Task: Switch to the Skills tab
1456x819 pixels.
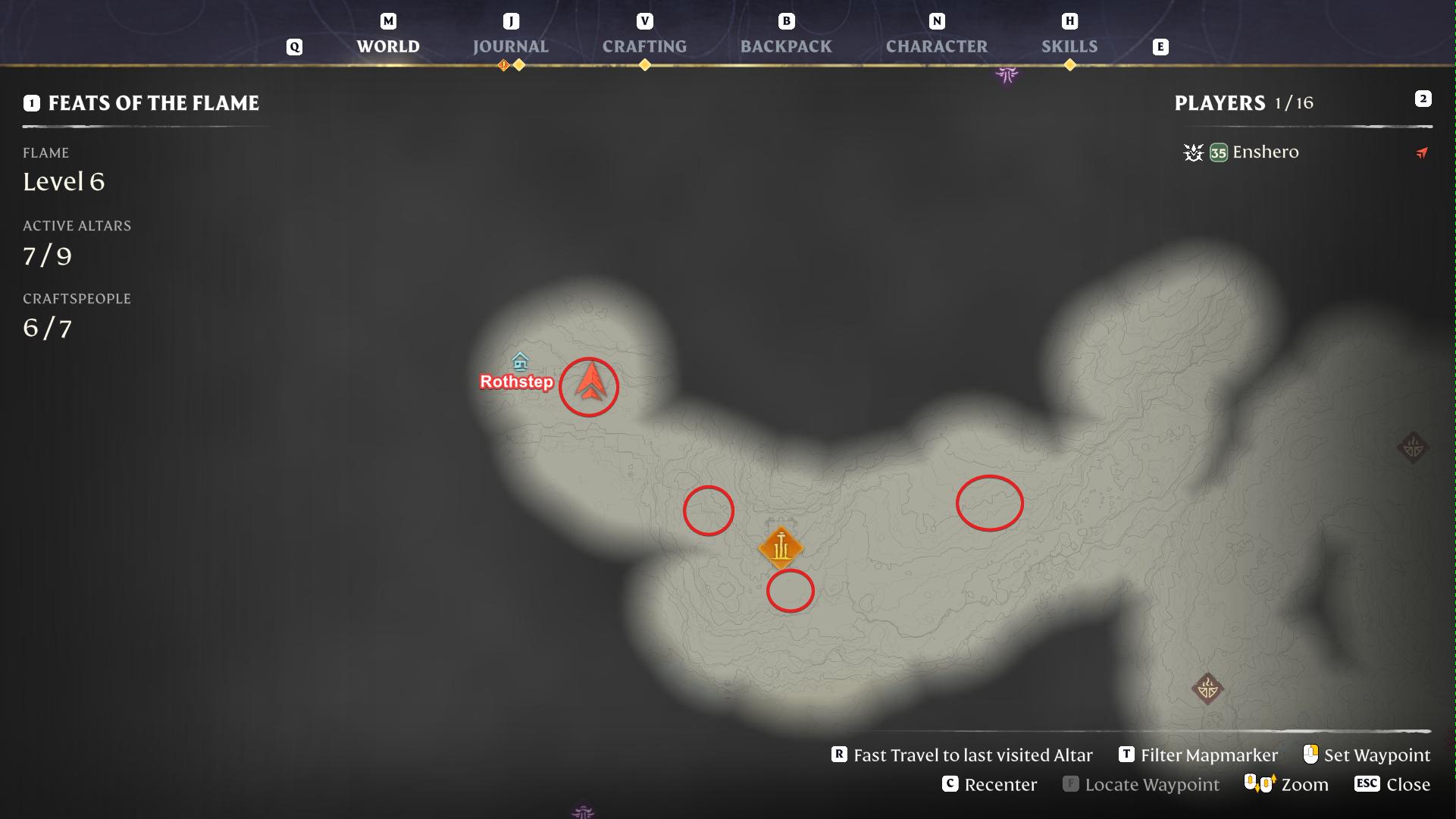Action: click(1069, 46)
